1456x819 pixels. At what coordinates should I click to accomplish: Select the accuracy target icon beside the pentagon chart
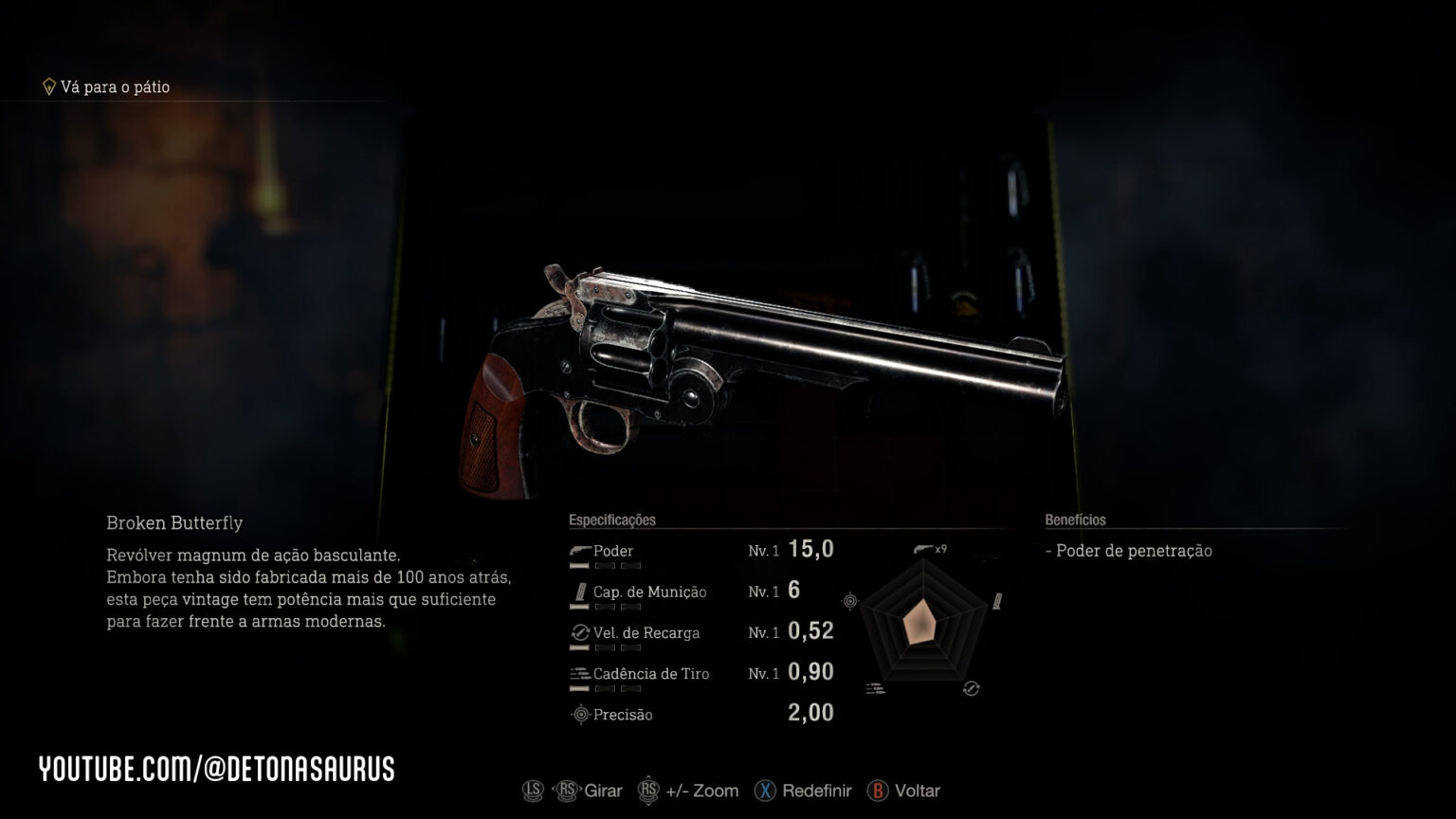click(848, 599)
